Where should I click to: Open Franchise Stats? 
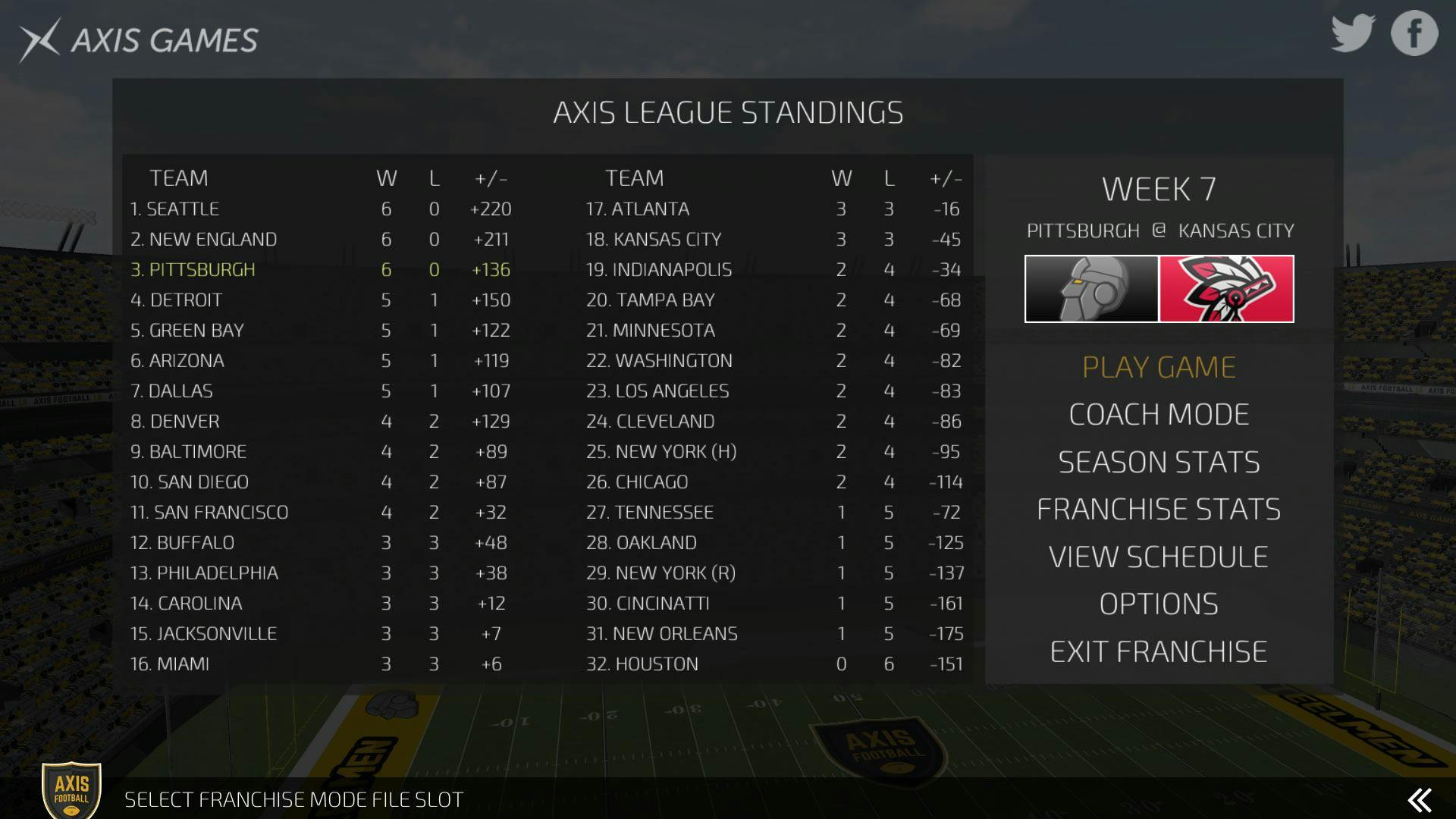pyautogui.click(x=1159, y=509)
